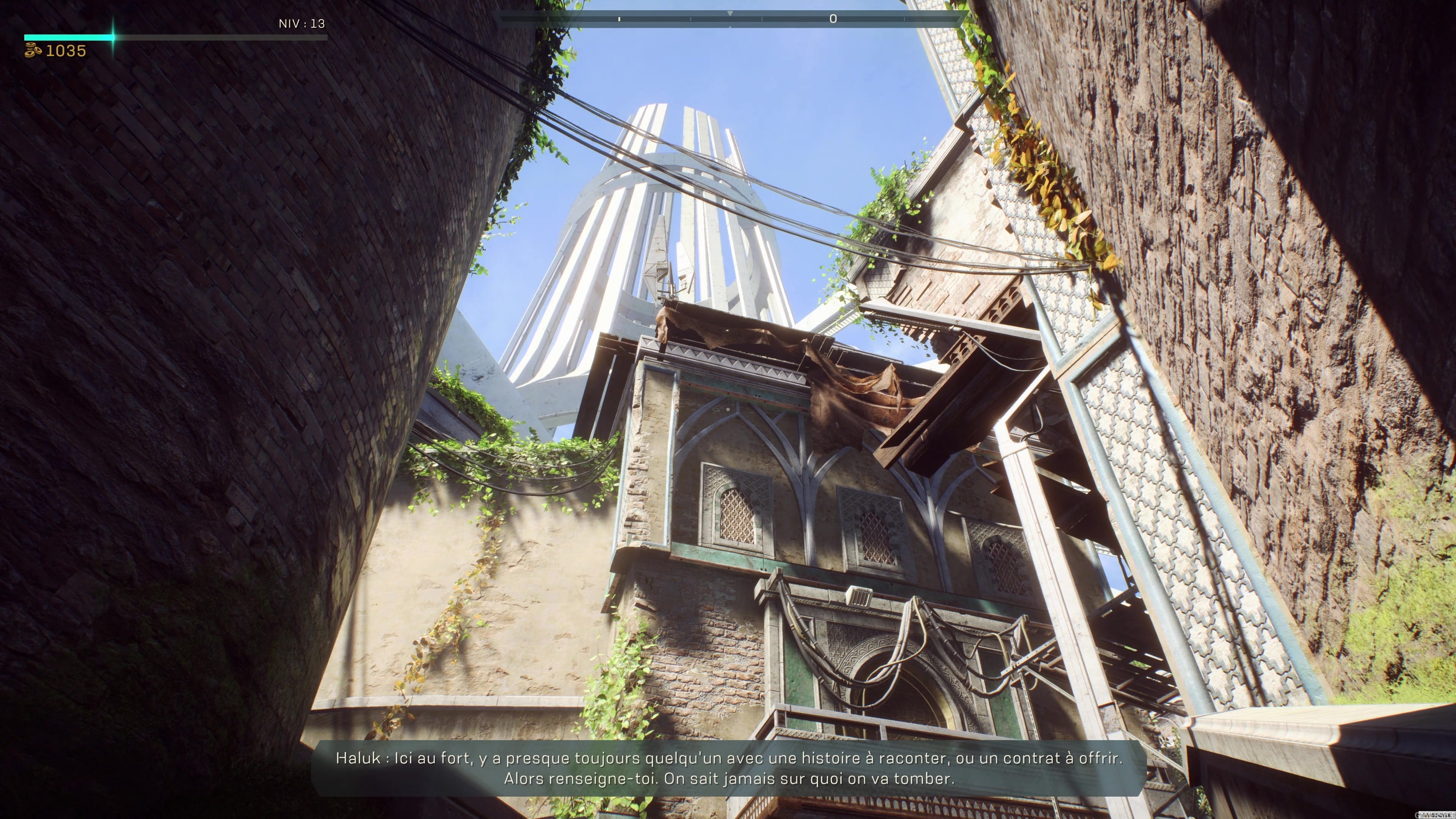Click the leftmost compass tick mark
Image resolution: width=1456 pixels, height=819 pixels.
click(548, 19)
